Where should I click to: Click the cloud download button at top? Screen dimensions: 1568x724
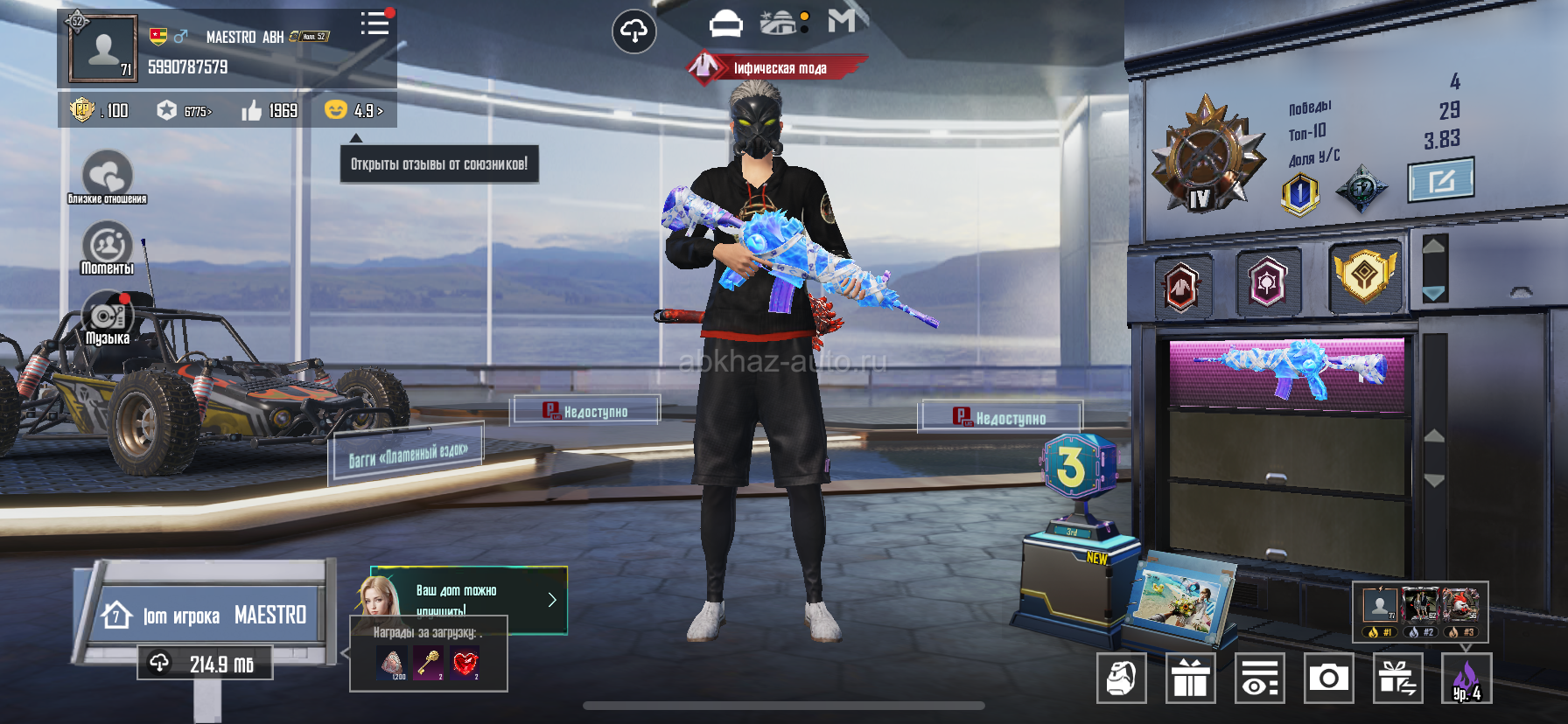[x=633, y=32]
